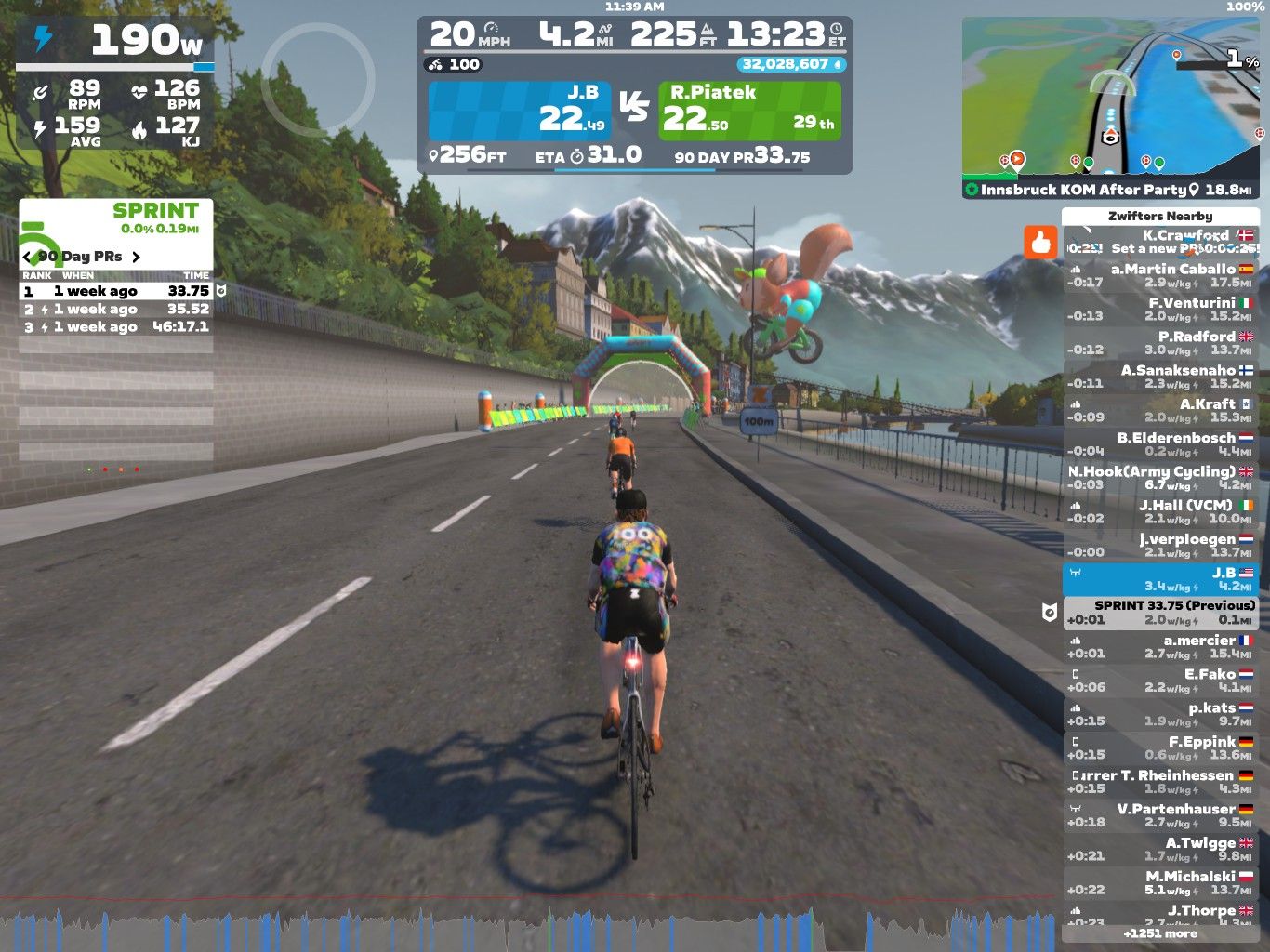Viewport: 1270px width, 952px height.
Task: Select a.mercier from nearby riders
Action: coord(1159,646)
